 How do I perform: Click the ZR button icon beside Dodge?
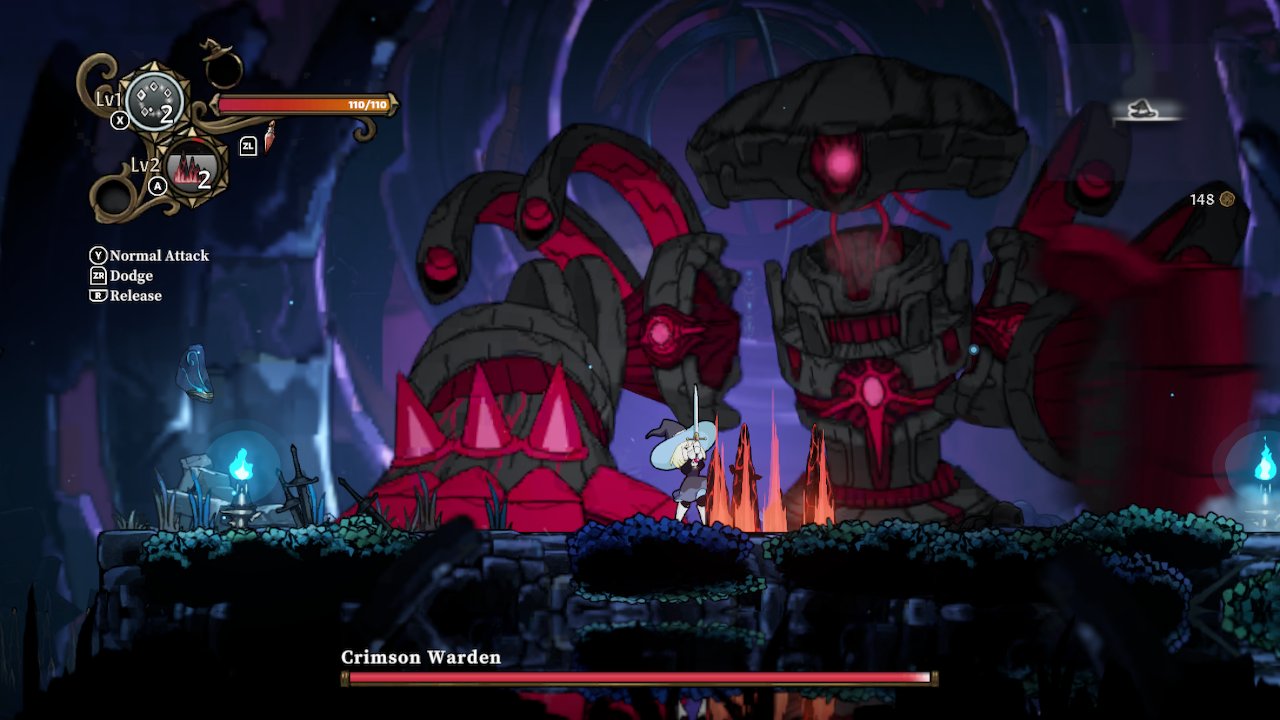click(98, 276)
